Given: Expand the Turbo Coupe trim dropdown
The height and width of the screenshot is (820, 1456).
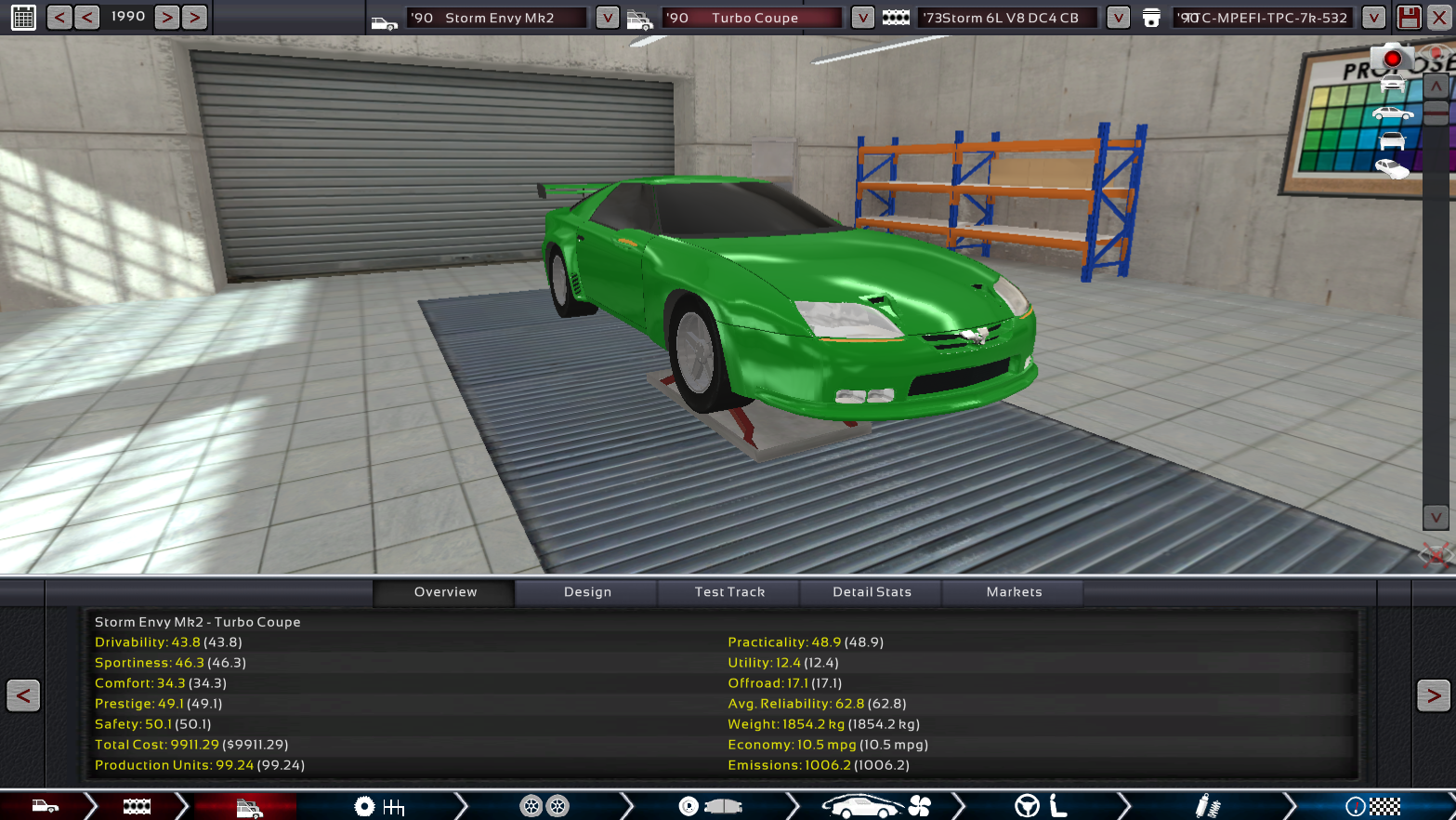Looking at the screenshot, I should [862, 18].
